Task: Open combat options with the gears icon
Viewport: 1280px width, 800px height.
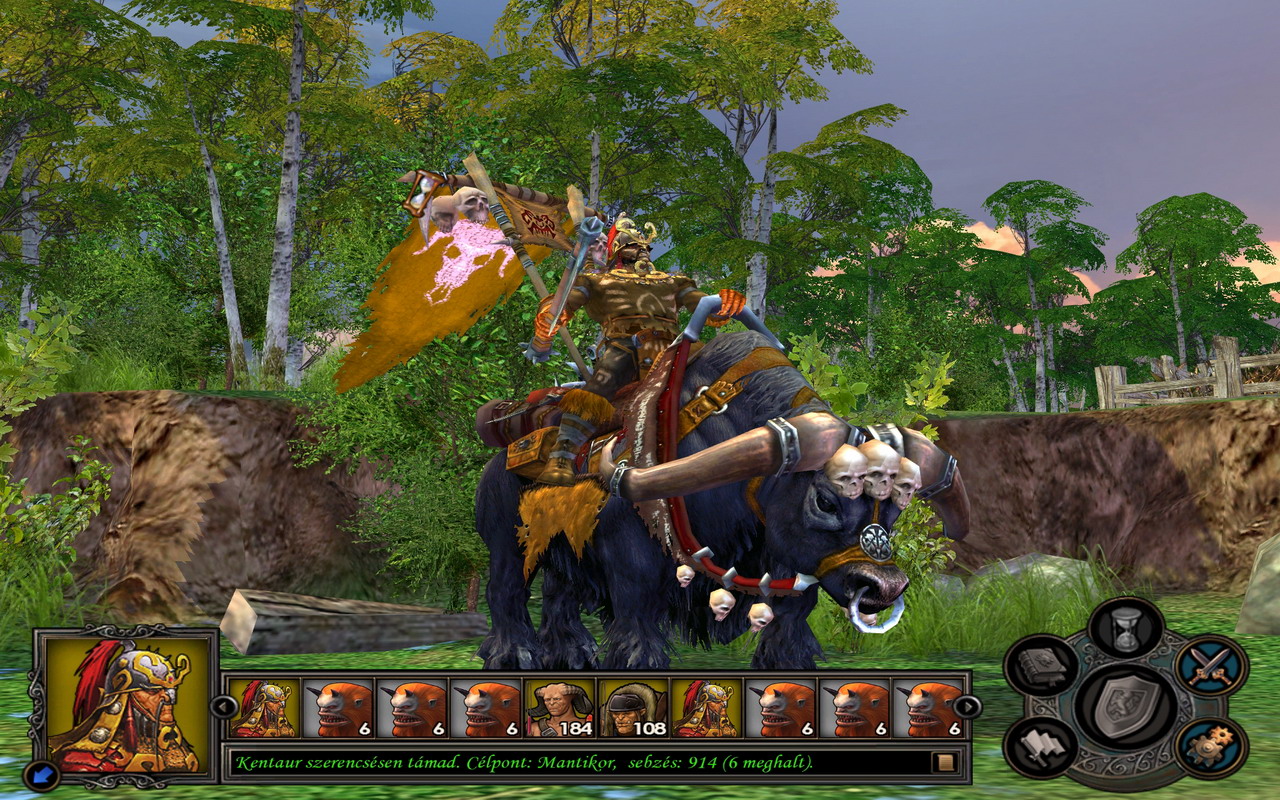Action: [1210, 748]
